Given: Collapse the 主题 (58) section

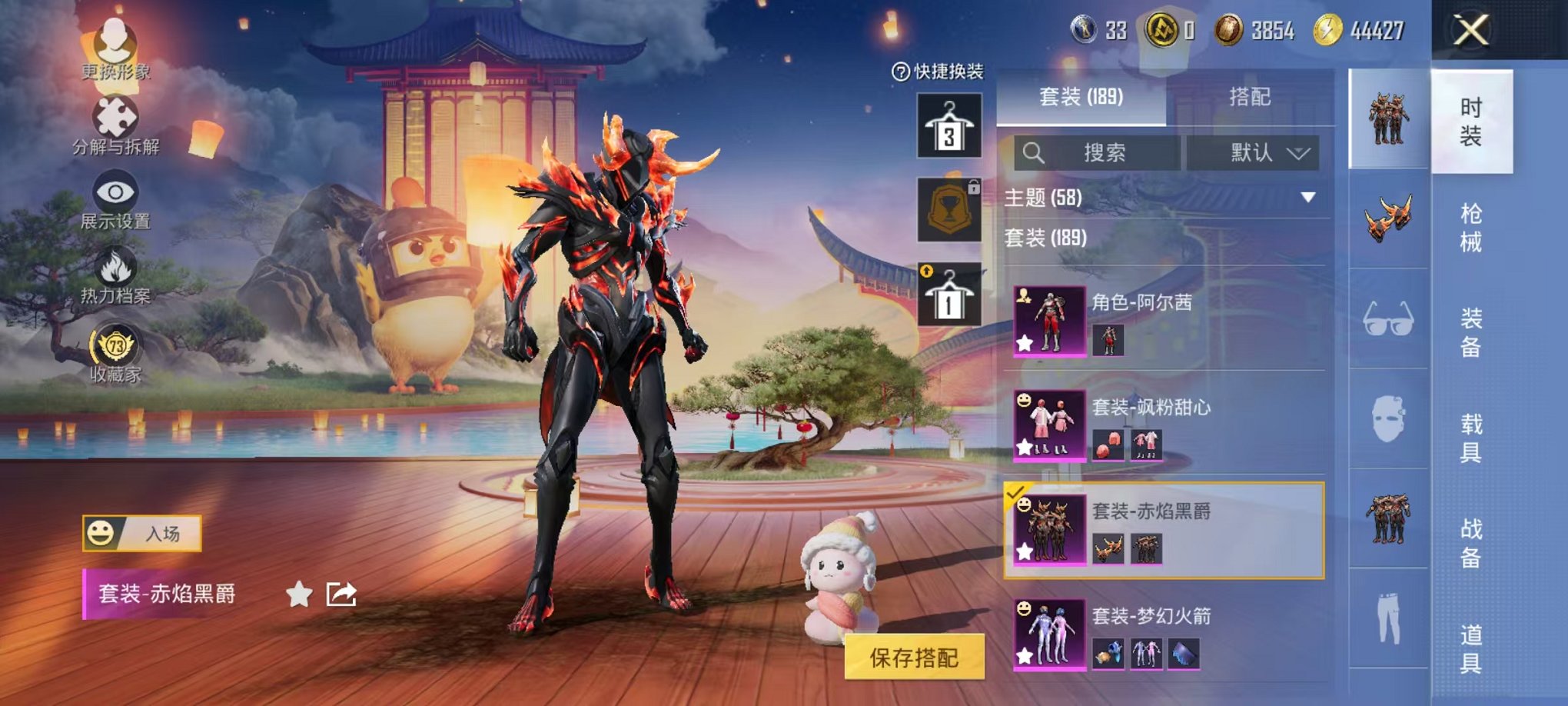Looking at the screenshot, I should 1306,195.
